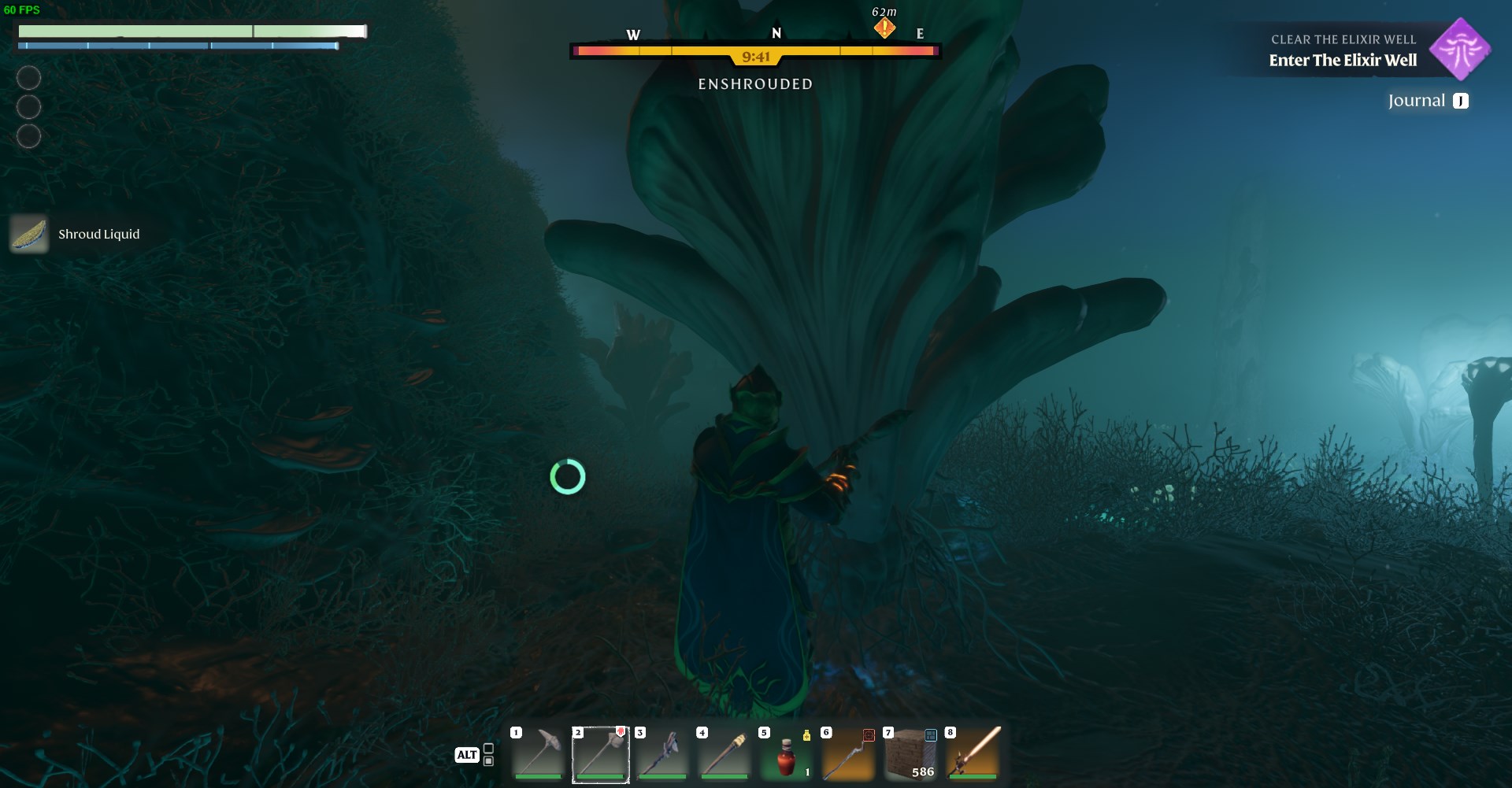Viewport: 1512px width, 788px height.
Task: Choose the torch in hotbar slot 4
Action: (x=724, y=754)
